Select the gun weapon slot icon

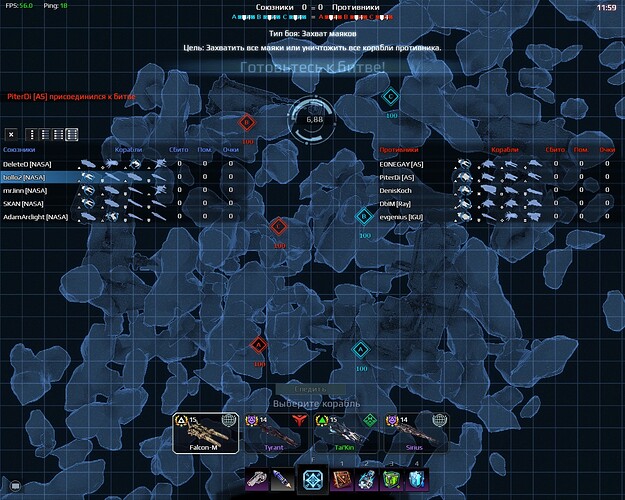(x=258, y=481)
